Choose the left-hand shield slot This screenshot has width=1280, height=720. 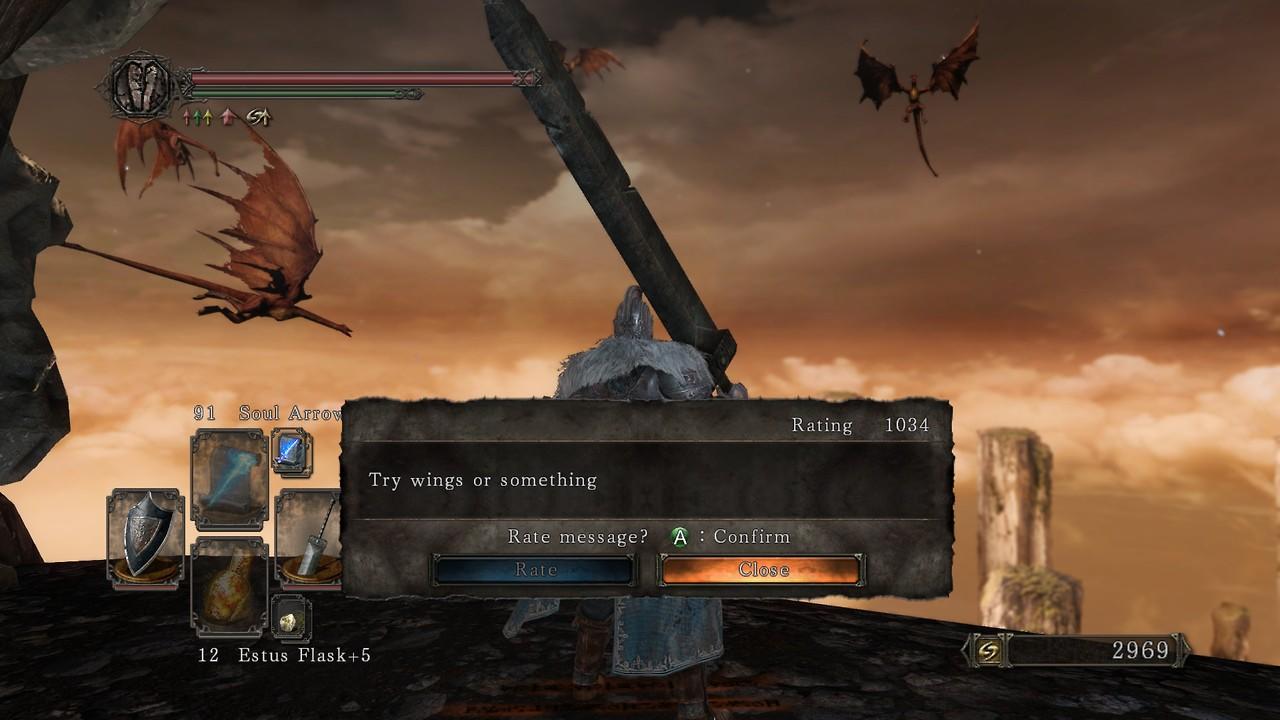coord(145,537)
